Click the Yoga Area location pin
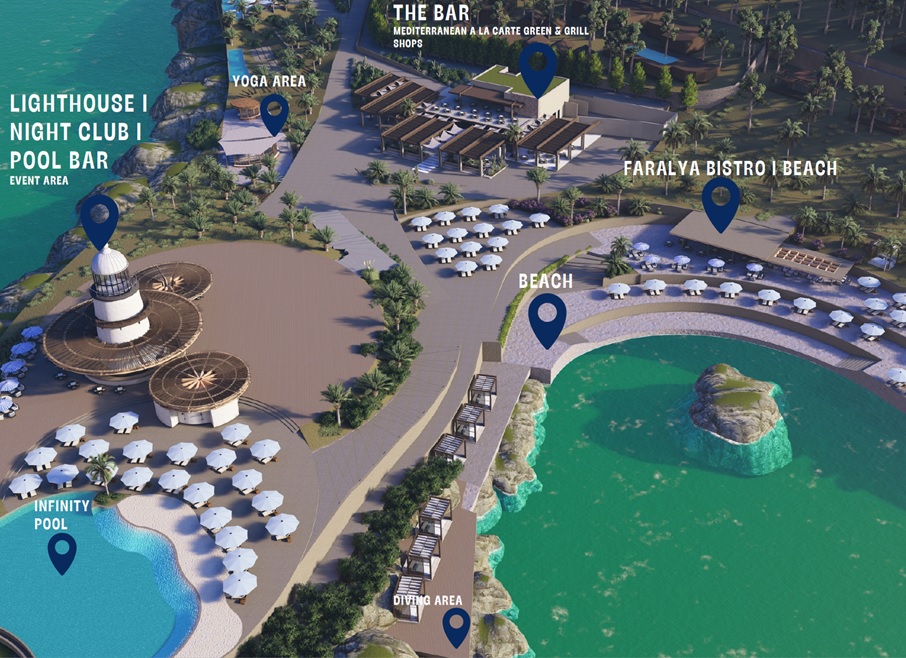 tap(274, 111)
